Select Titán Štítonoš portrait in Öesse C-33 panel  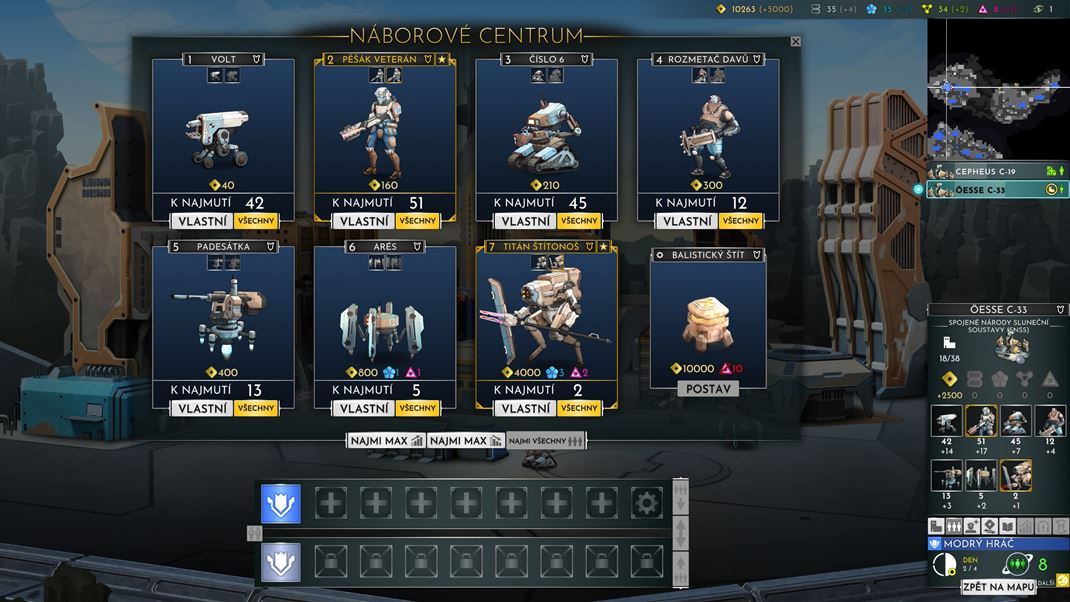point(1016,475)
